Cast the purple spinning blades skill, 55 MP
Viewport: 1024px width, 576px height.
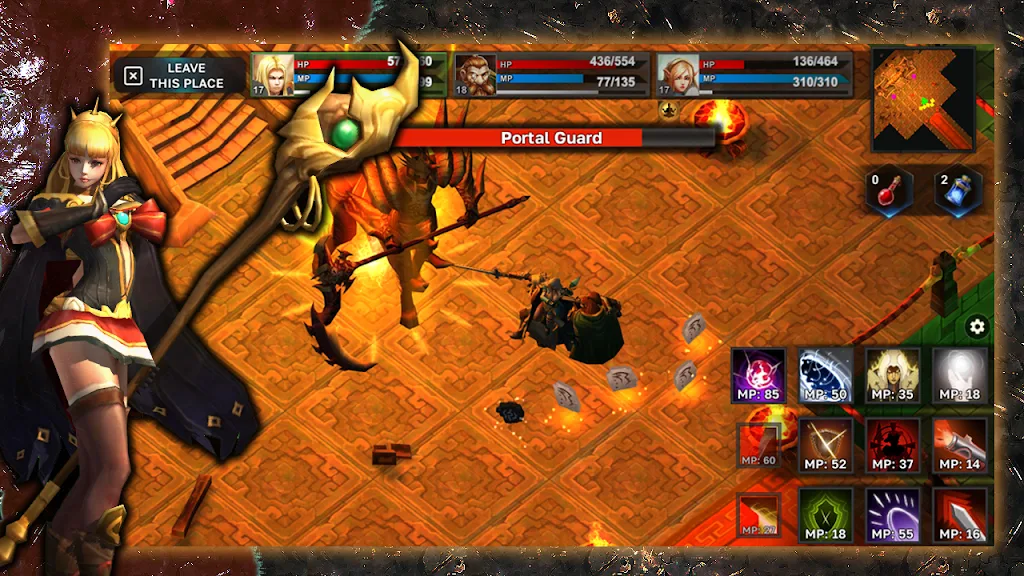tap(892, 515)
